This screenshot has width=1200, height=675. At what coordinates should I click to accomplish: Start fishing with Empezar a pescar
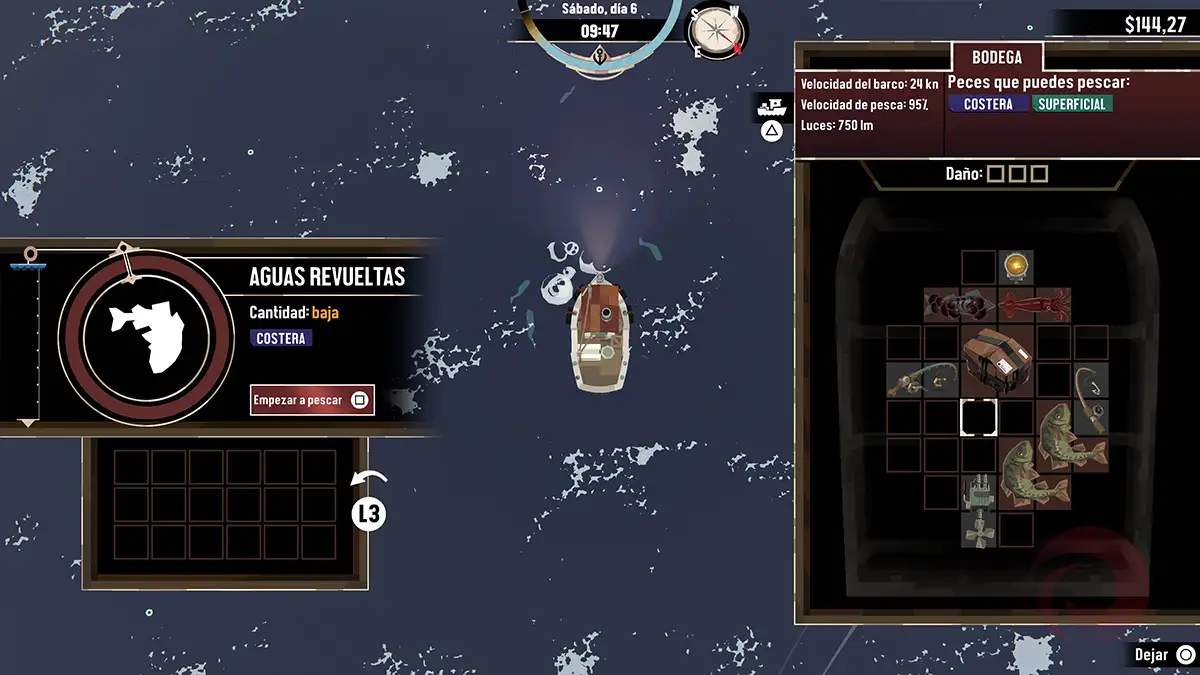click(312, 400)
